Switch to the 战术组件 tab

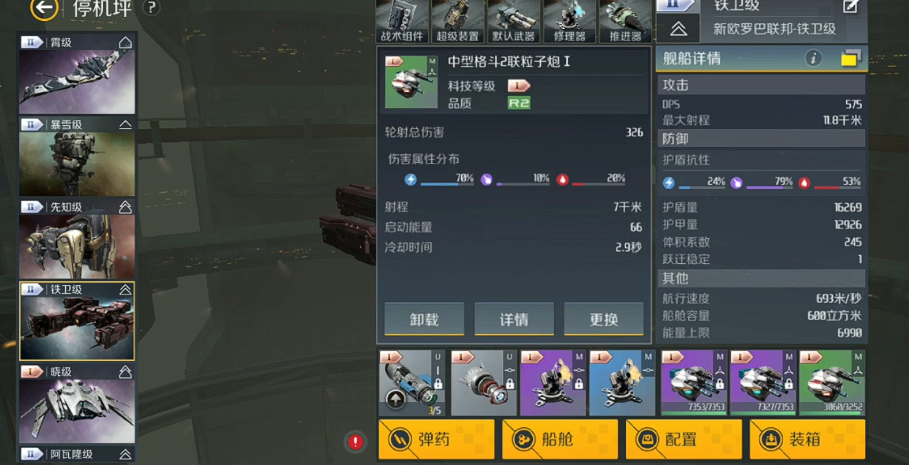(402, 22)
